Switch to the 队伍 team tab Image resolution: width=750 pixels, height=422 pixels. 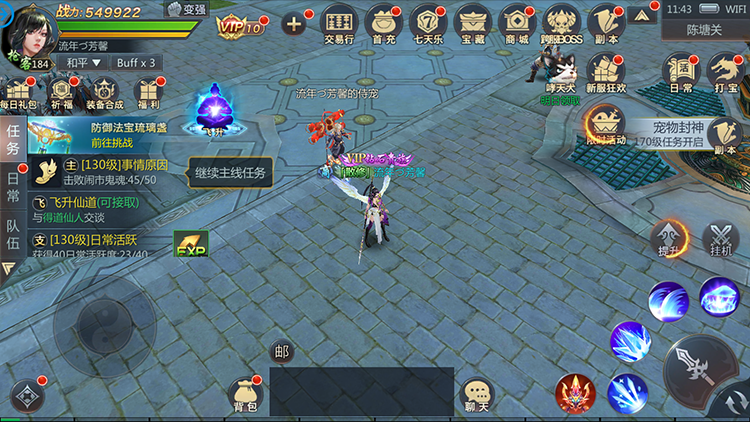(12, 237)
